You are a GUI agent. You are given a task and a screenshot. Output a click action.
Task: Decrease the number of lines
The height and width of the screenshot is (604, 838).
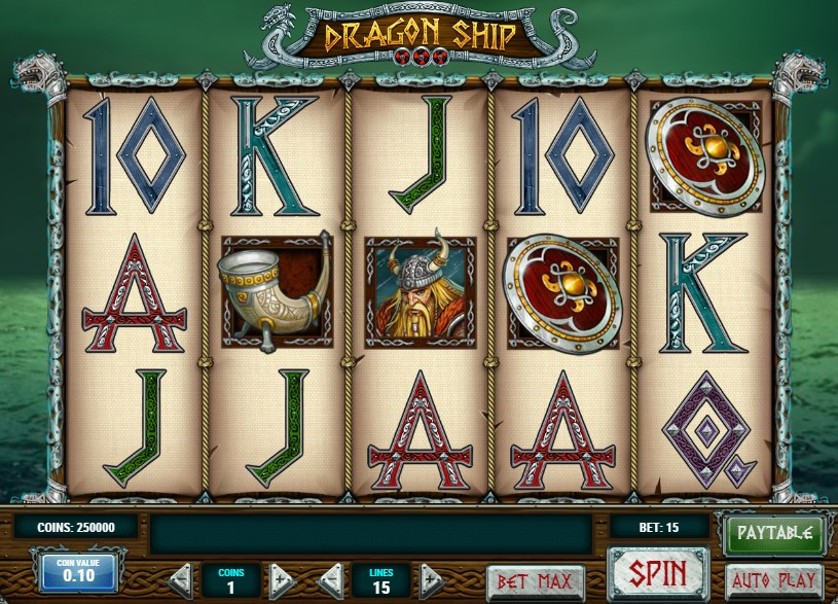coord(331,580)
